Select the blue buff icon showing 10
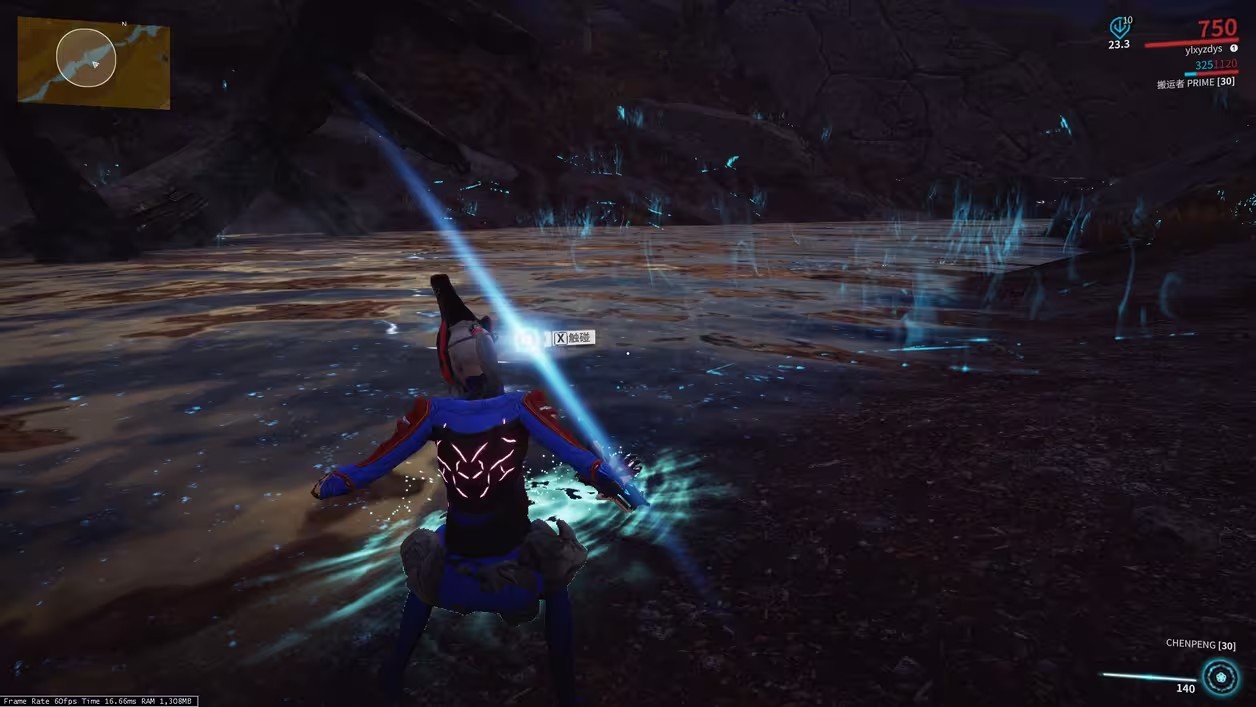1256x707 pixels. tap(1119, 27)
